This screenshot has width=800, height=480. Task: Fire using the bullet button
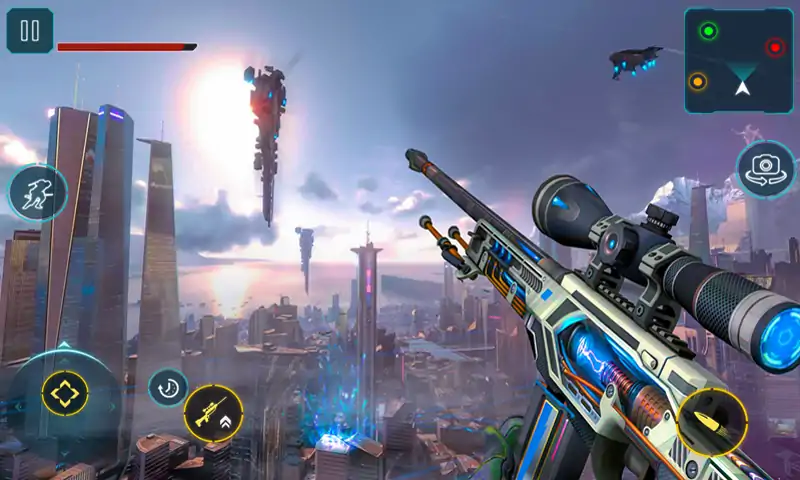pos(712,423)
